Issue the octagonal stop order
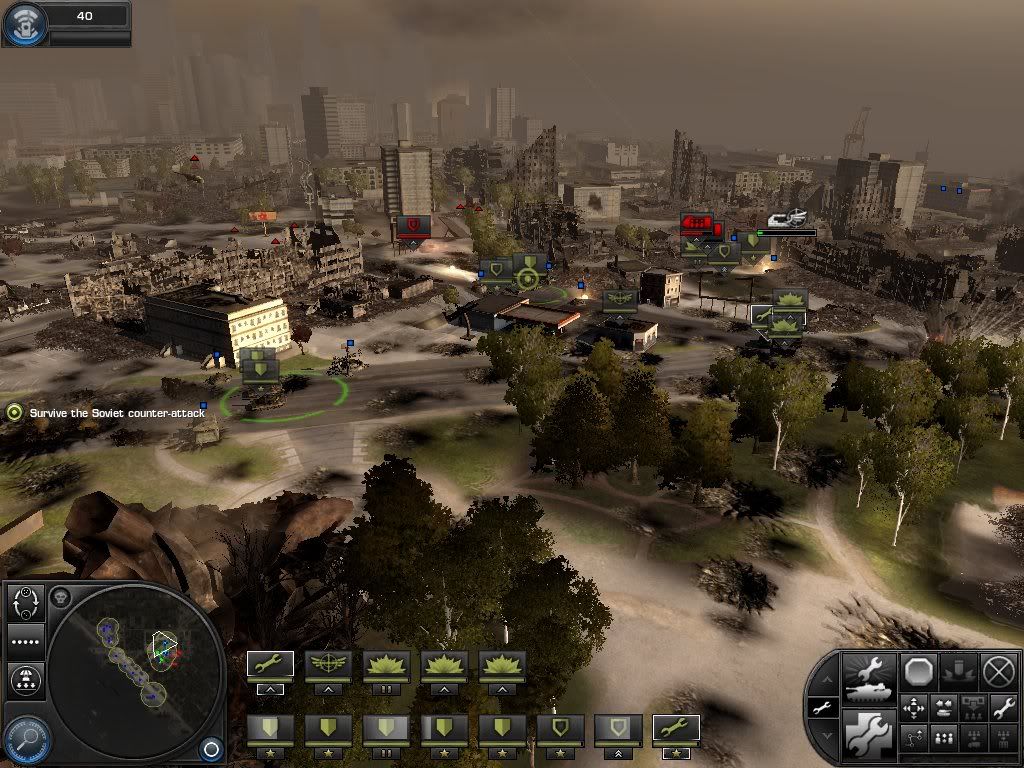The width and height of the screenshot is (1024, 768). pyautogui.click(x=917, y=672)
